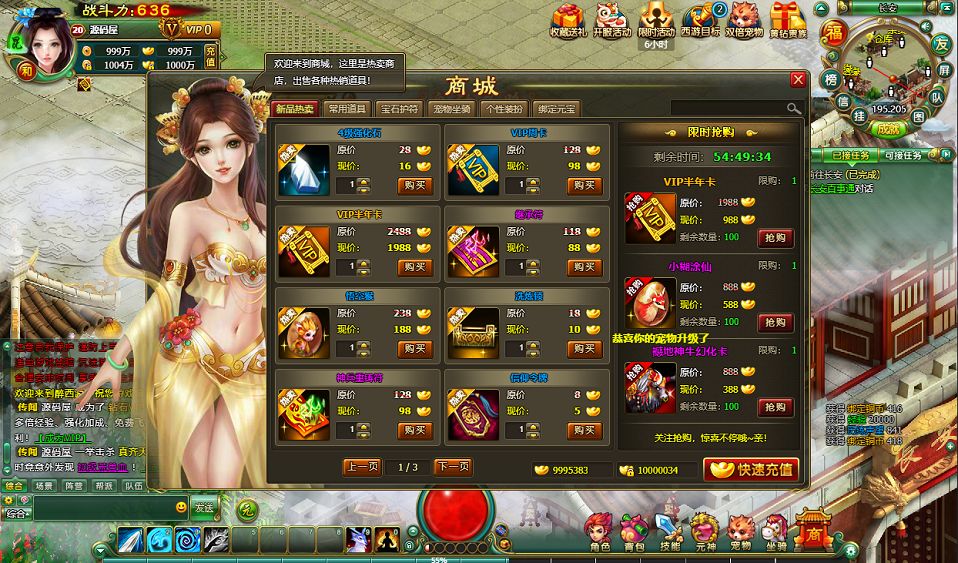Viewport: 958px width, 563px height.
Task: Switch to the 绑定元宝 tab
Action: (x=555, y=109)
